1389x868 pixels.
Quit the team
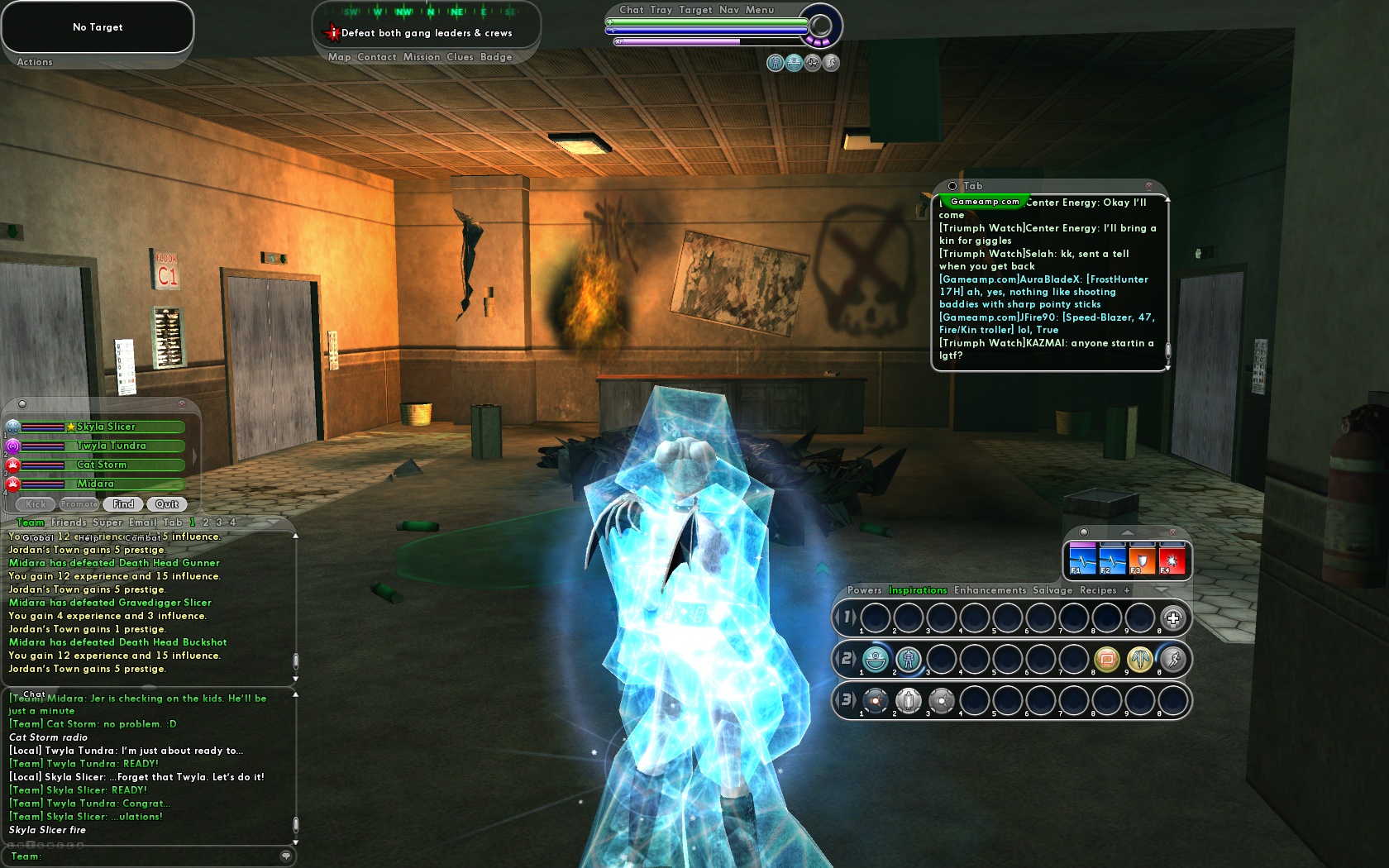(167, 504)
